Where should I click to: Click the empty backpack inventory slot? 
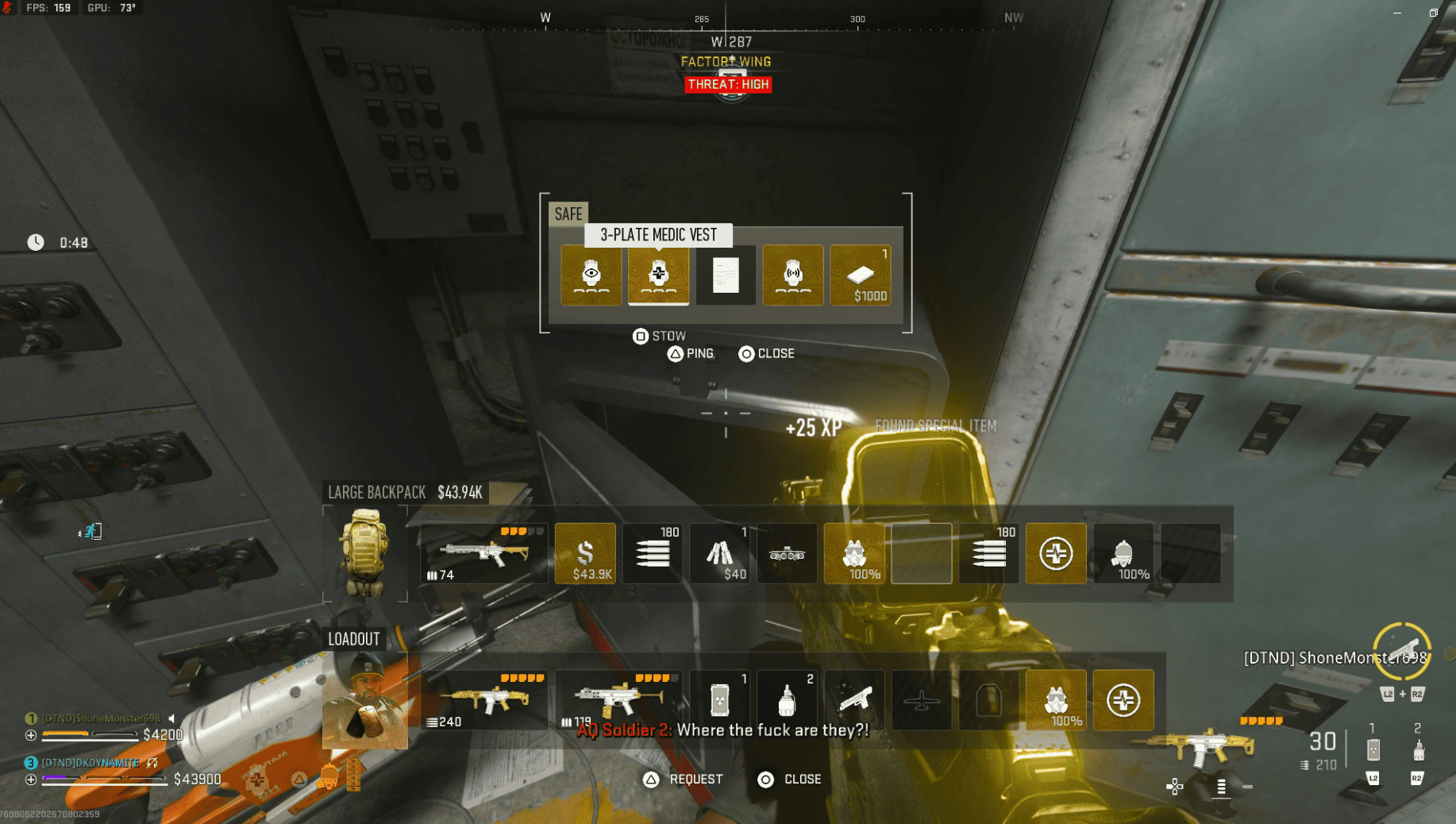click(921, 553)
